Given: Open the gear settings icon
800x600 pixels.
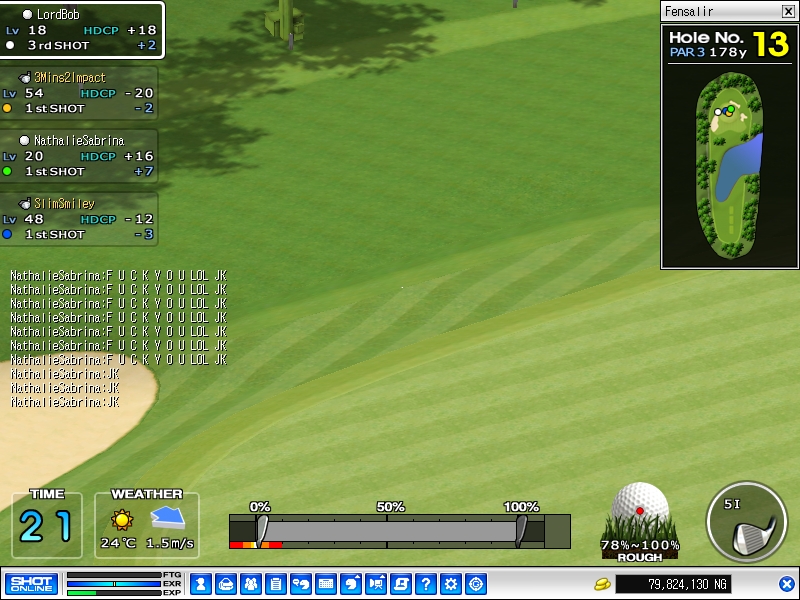Looking at the screenshot, I should (x=451, y=584).
